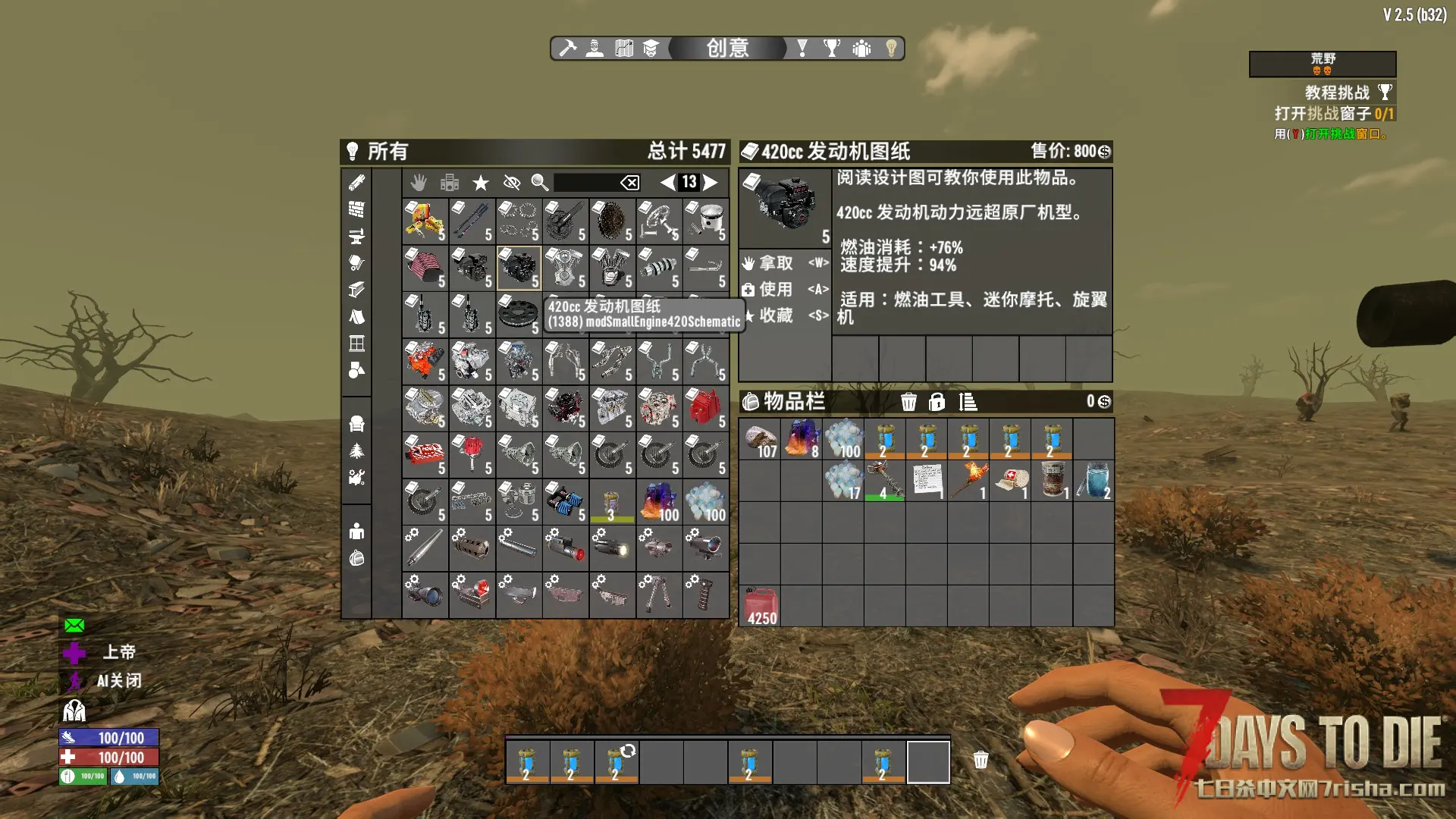Show the players list tab
The width and height of the screenshot is (1456, 819).
[x=861, y=49]
